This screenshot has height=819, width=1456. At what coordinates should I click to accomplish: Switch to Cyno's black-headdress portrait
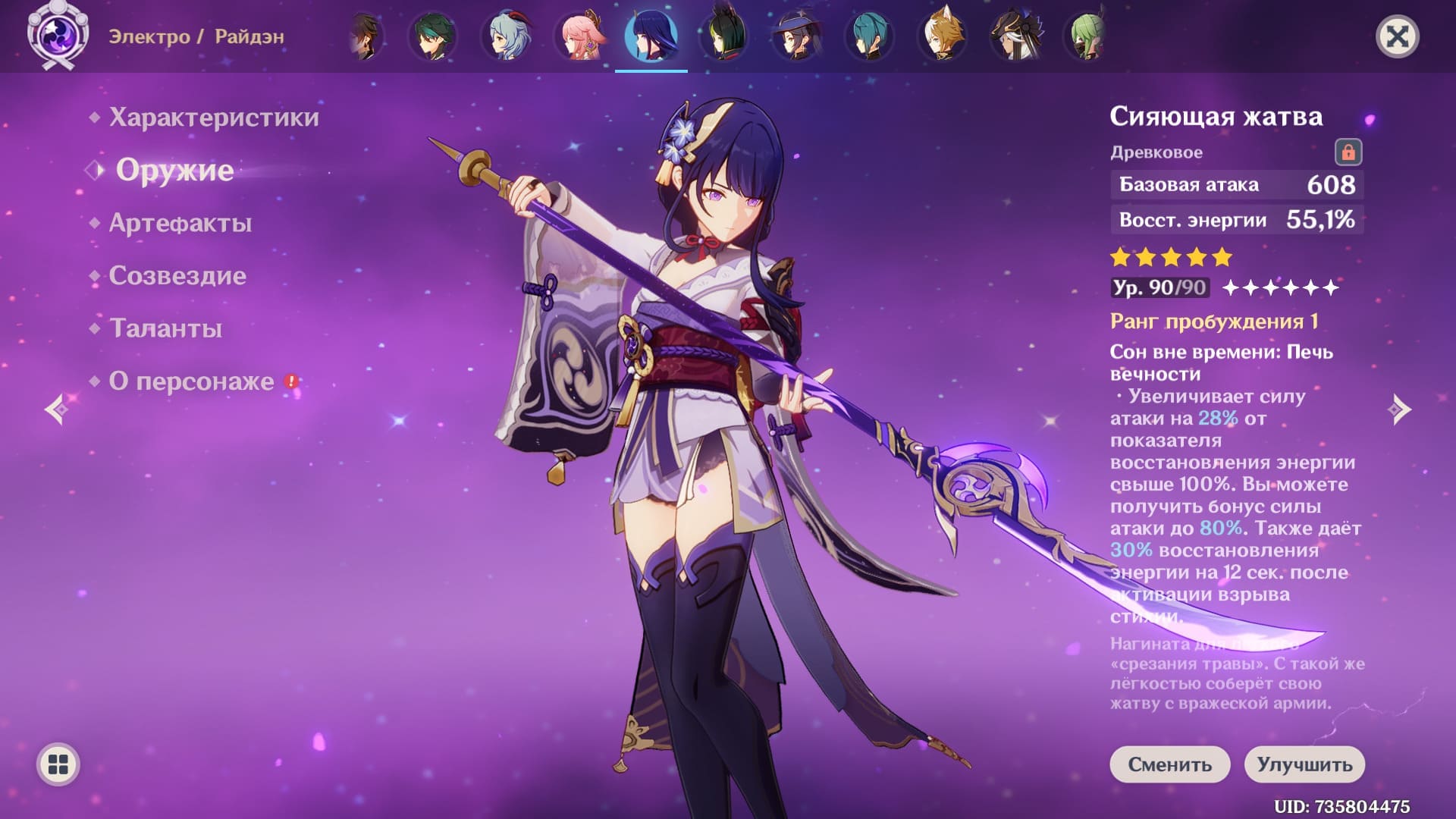click(1015, 36)
